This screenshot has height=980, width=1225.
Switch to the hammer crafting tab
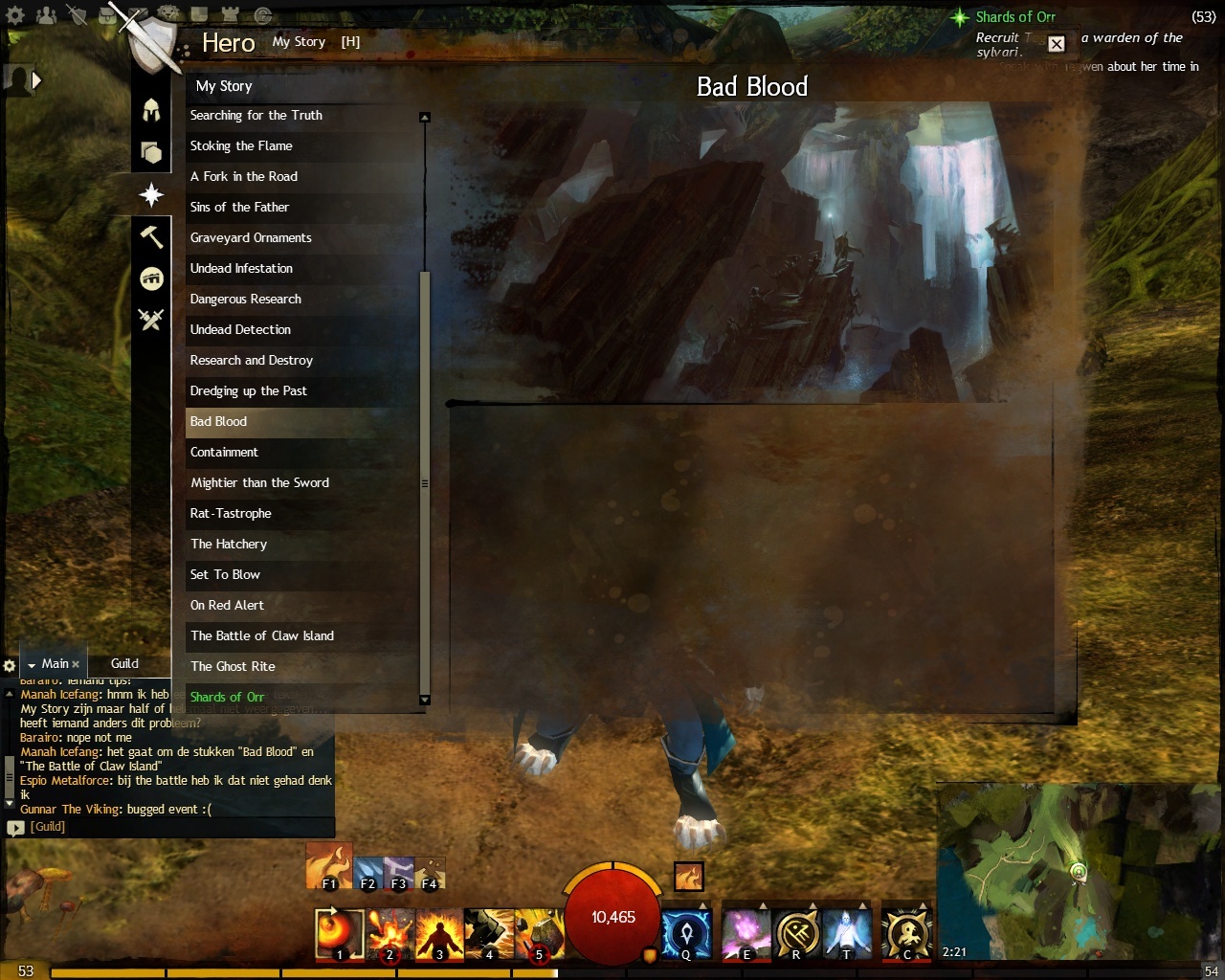click(151, 236)
